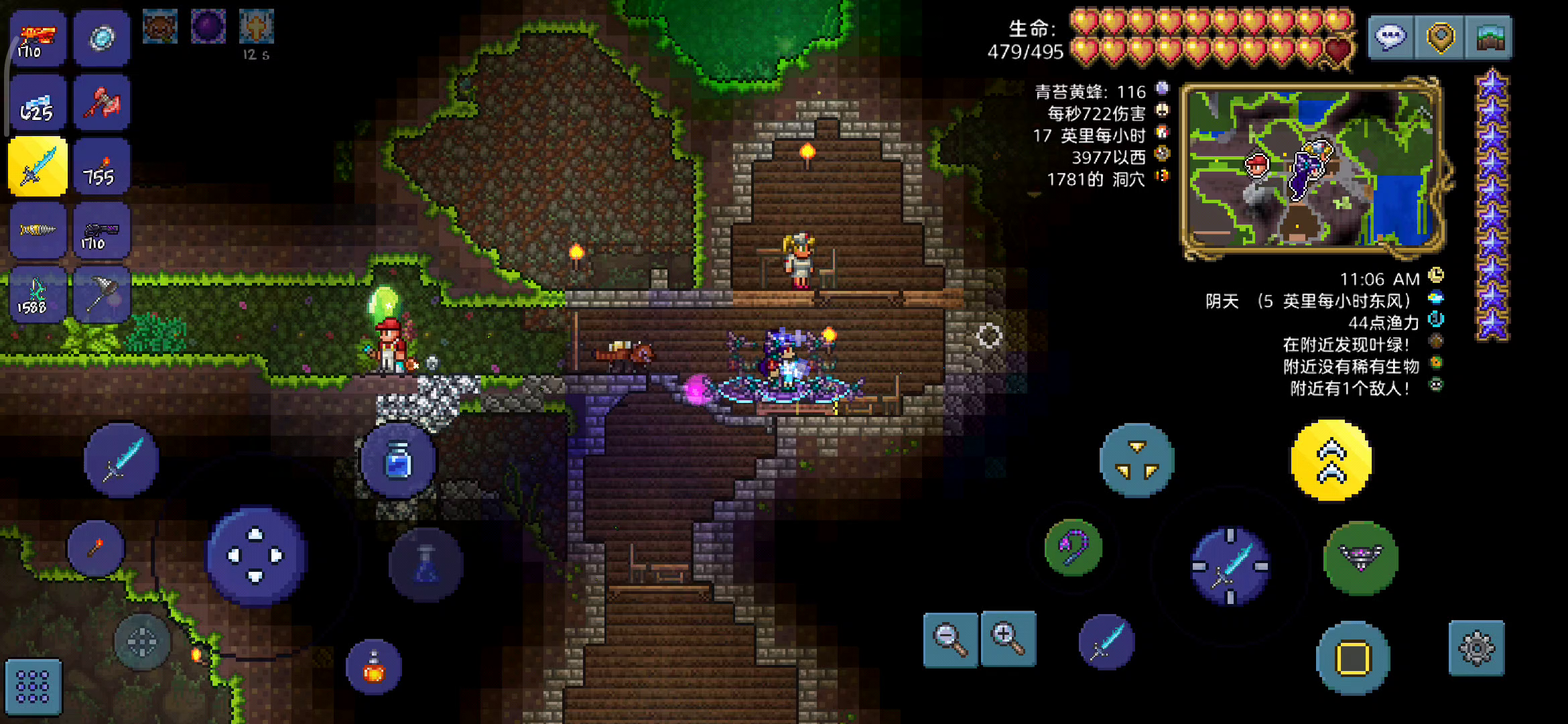Use the red healing potion quick button
1568x724 pixels.
click(x=374, y=667)
